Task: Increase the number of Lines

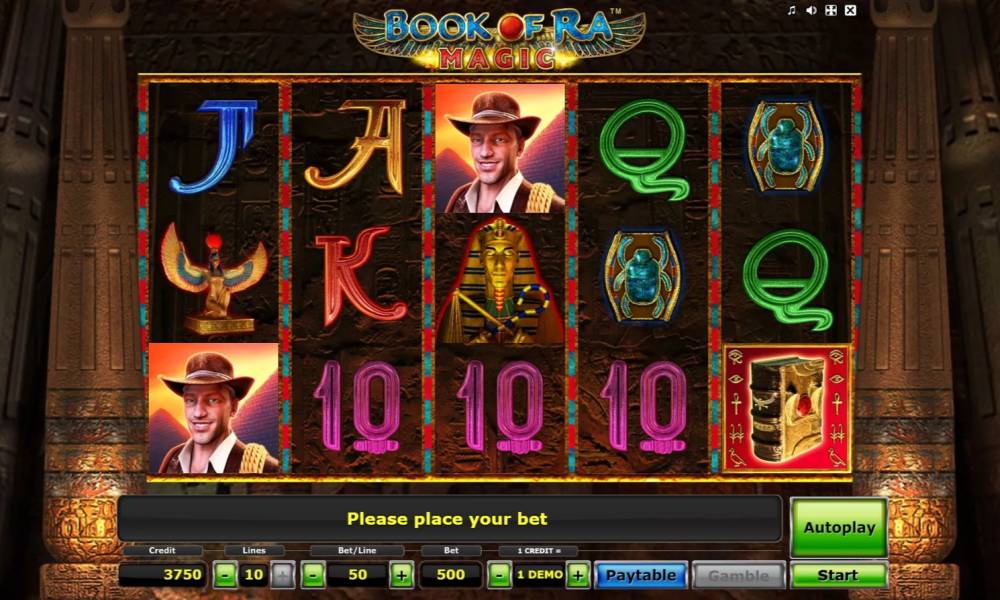Action: tap(282, 575)
